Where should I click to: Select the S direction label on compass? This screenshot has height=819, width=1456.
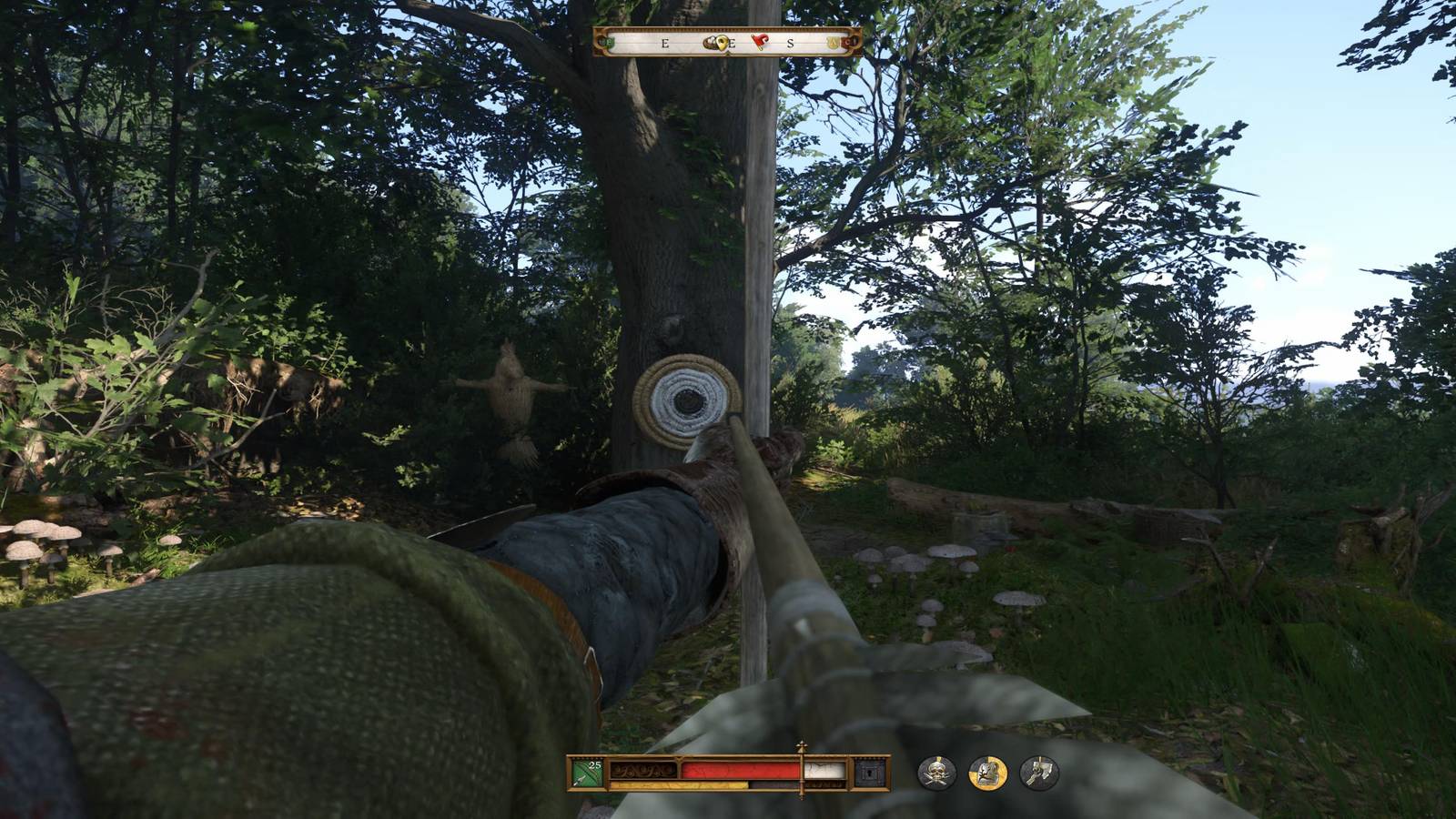pos(790,43)
